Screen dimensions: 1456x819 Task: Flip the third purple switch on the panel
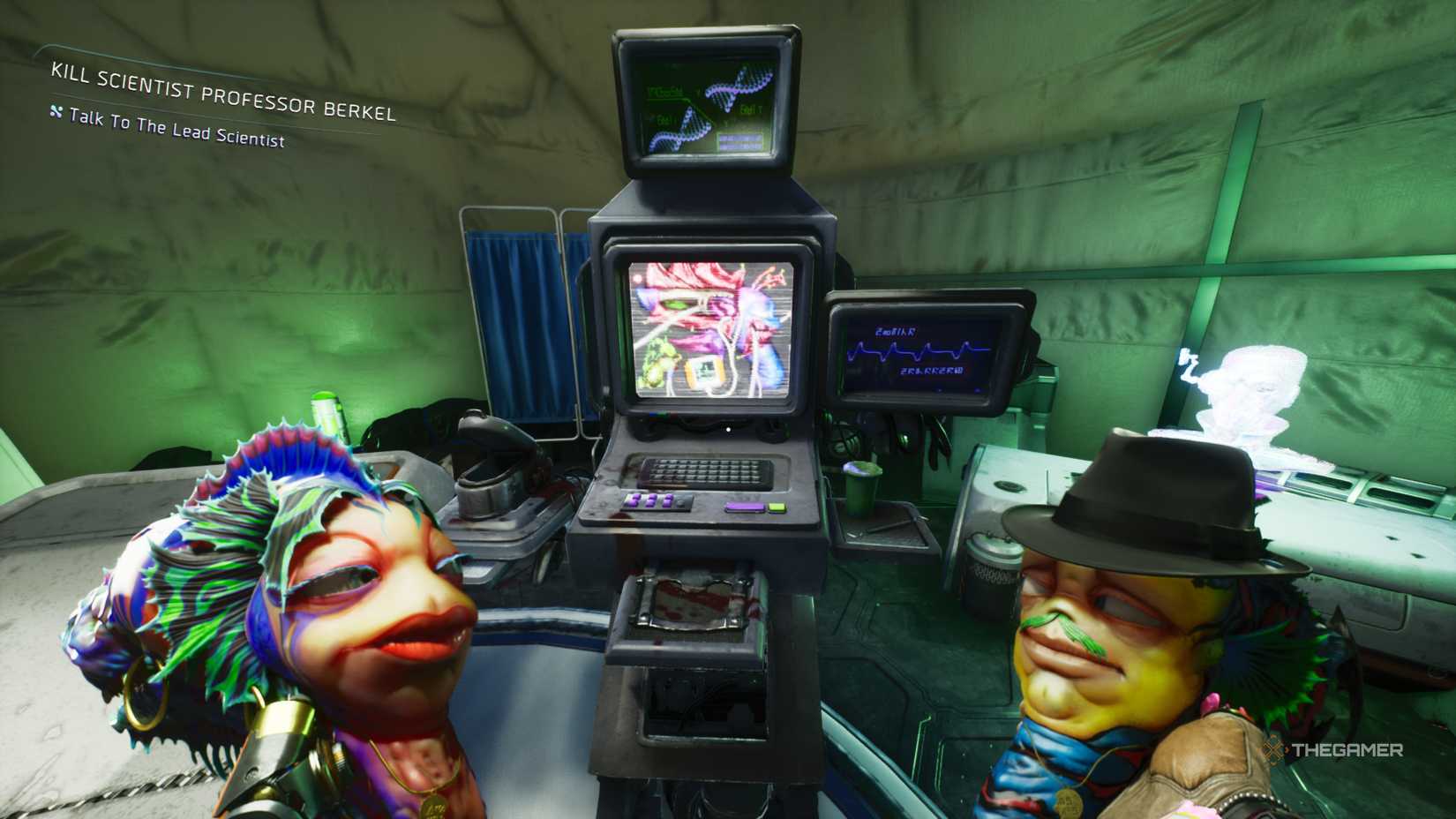pos(668,500)
